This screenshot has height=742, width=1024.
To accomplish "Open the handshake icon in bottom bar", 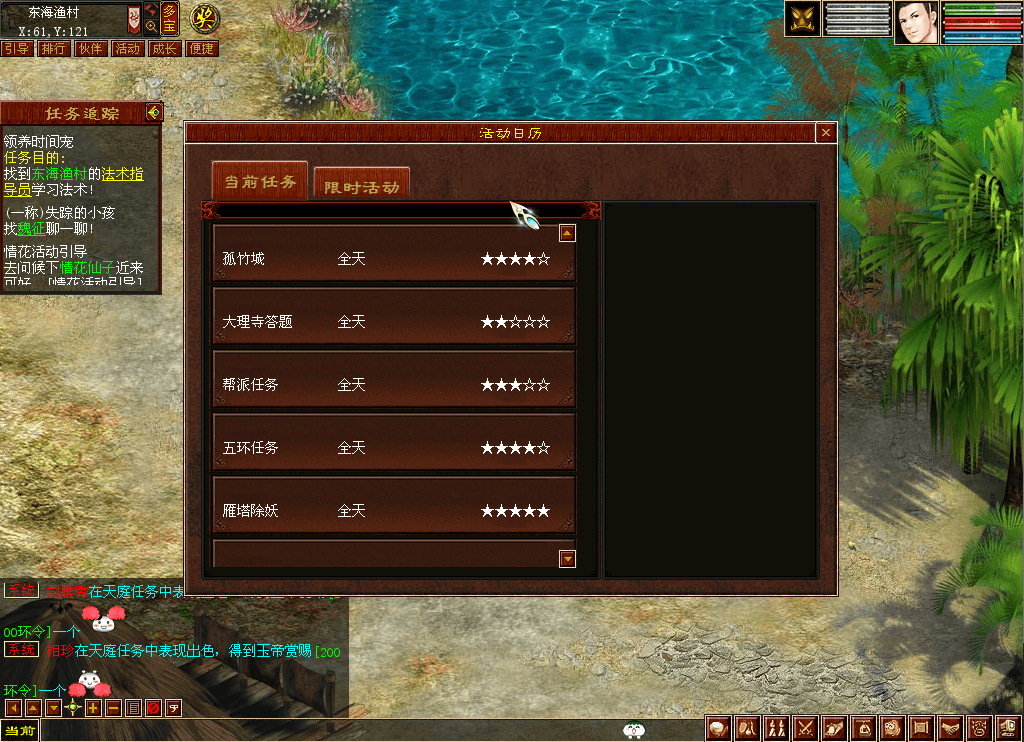I will tap(951, 729).
